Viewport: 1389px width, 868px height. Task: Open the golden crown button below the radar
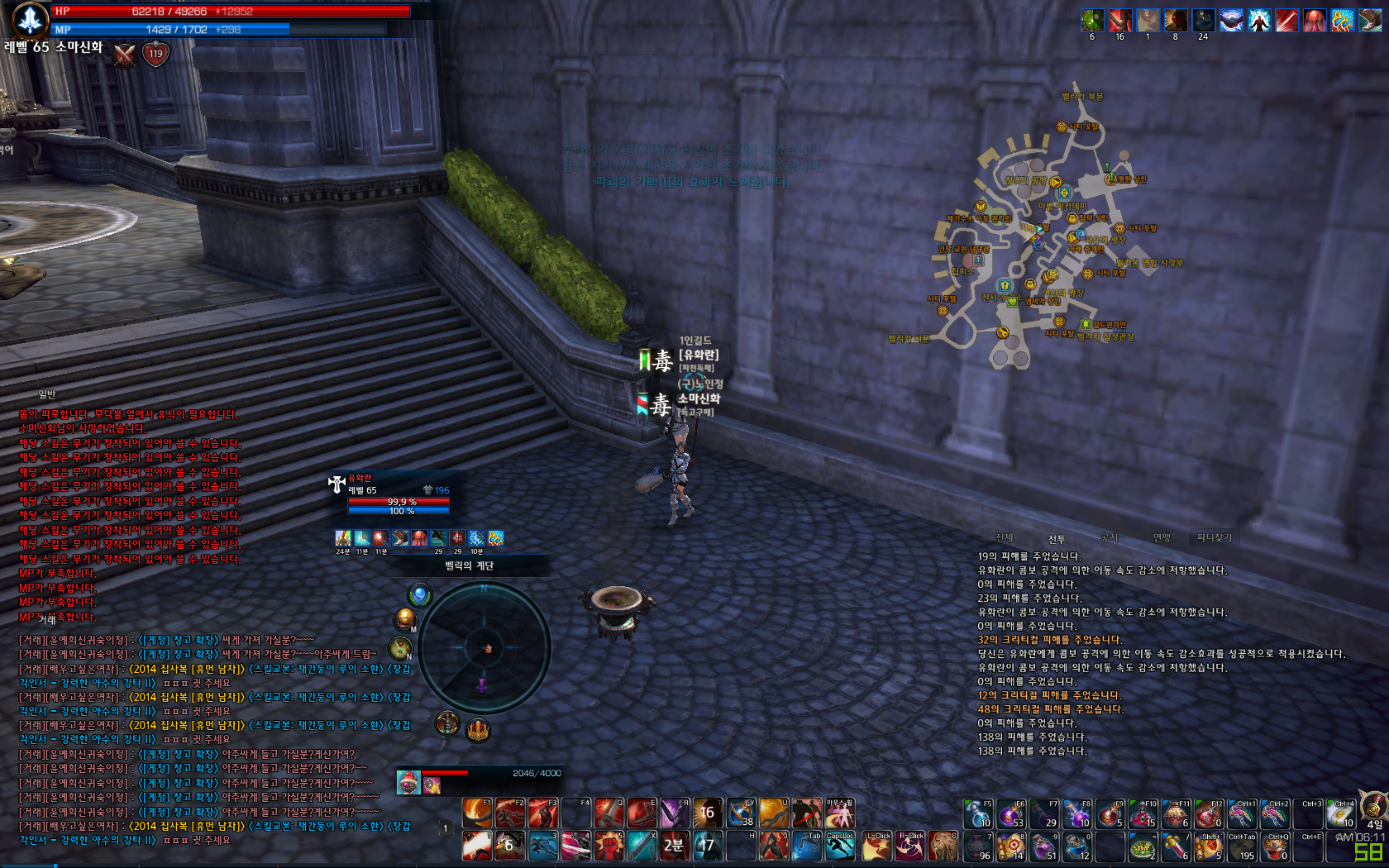[x=478, y=730]
